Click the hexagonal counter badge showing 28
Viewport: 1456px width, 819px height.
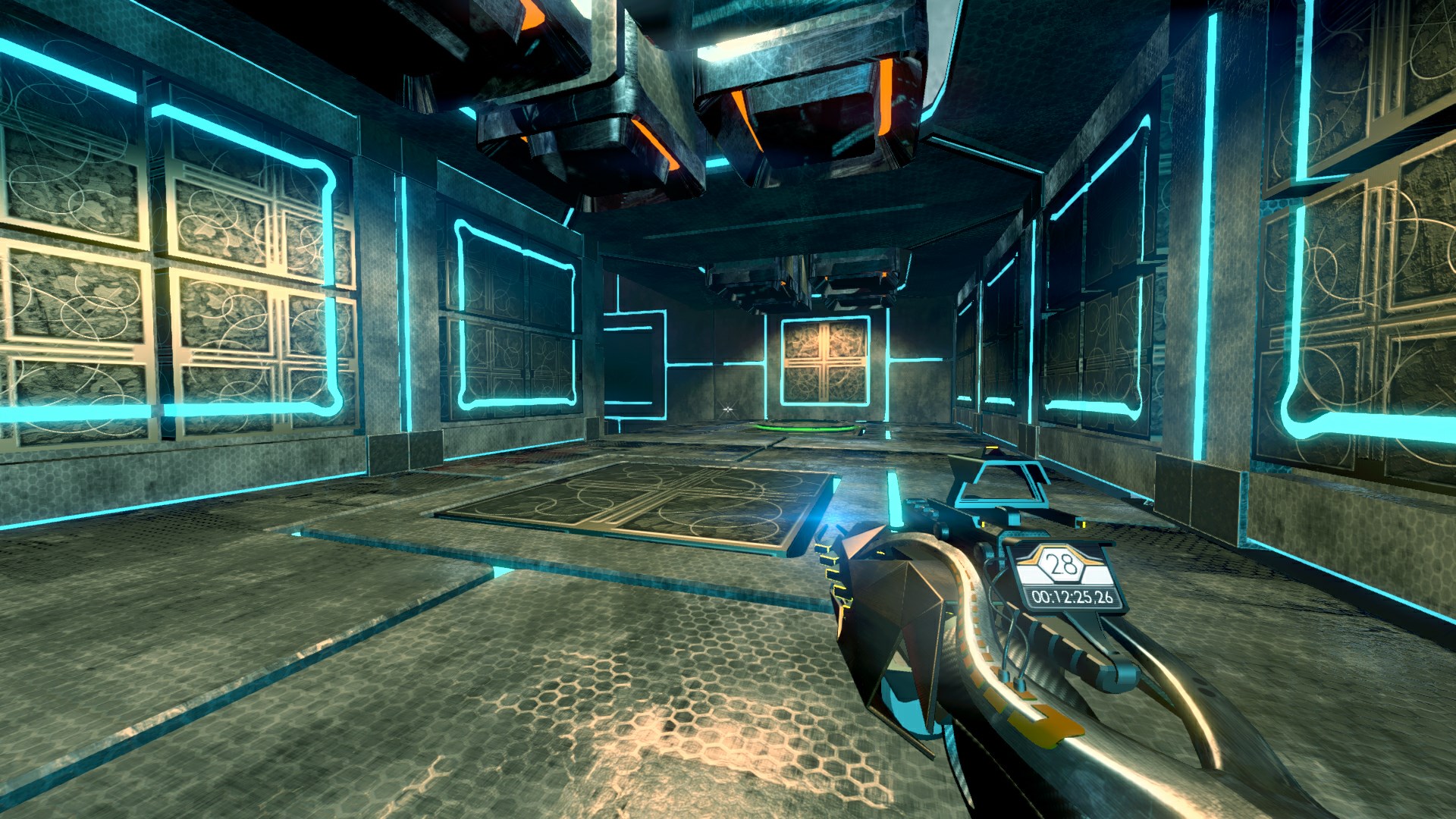click(1060, 563)
